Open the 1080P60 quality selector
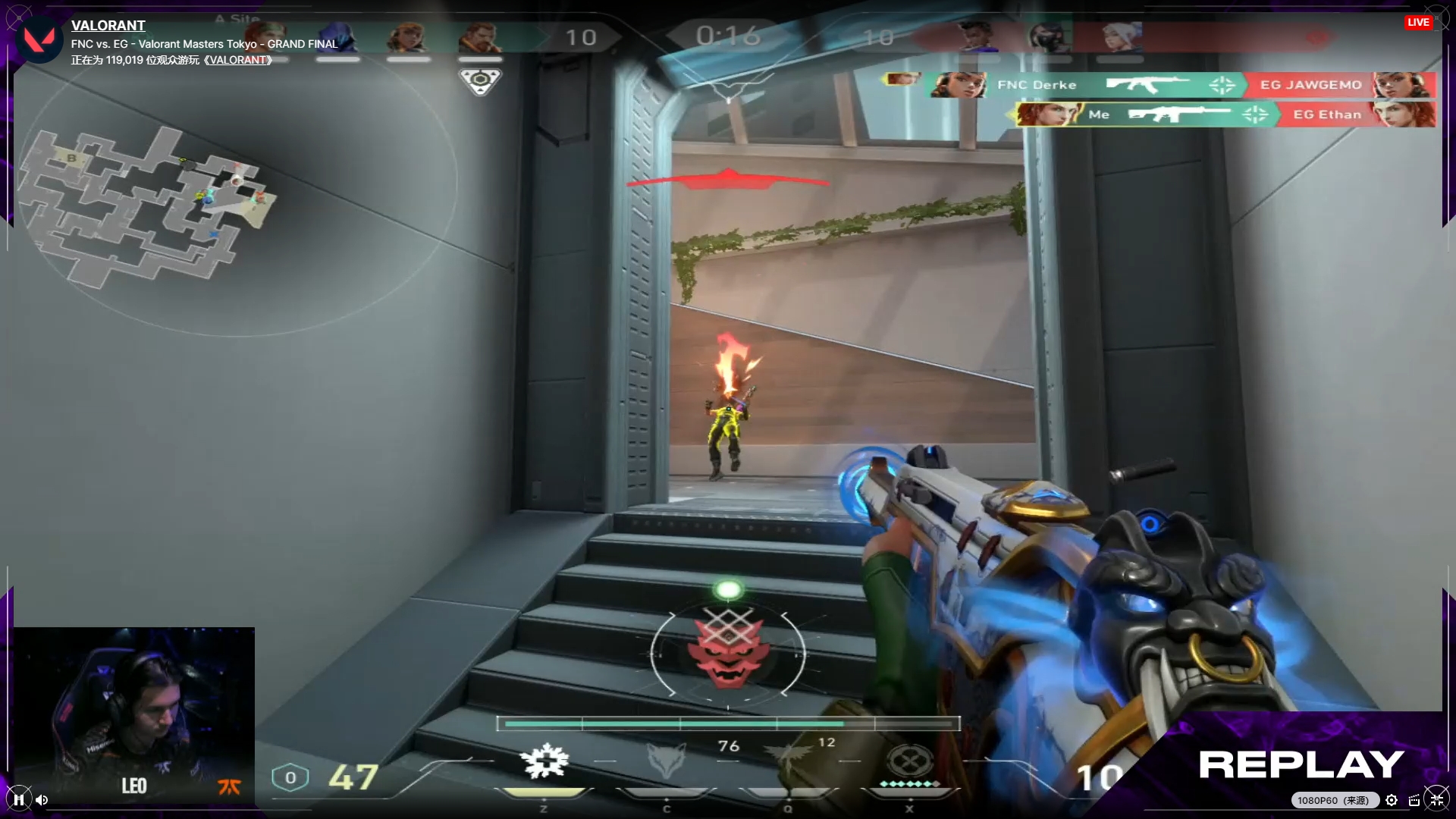The image size is (1456, 819). click(x=1332, y=800)
